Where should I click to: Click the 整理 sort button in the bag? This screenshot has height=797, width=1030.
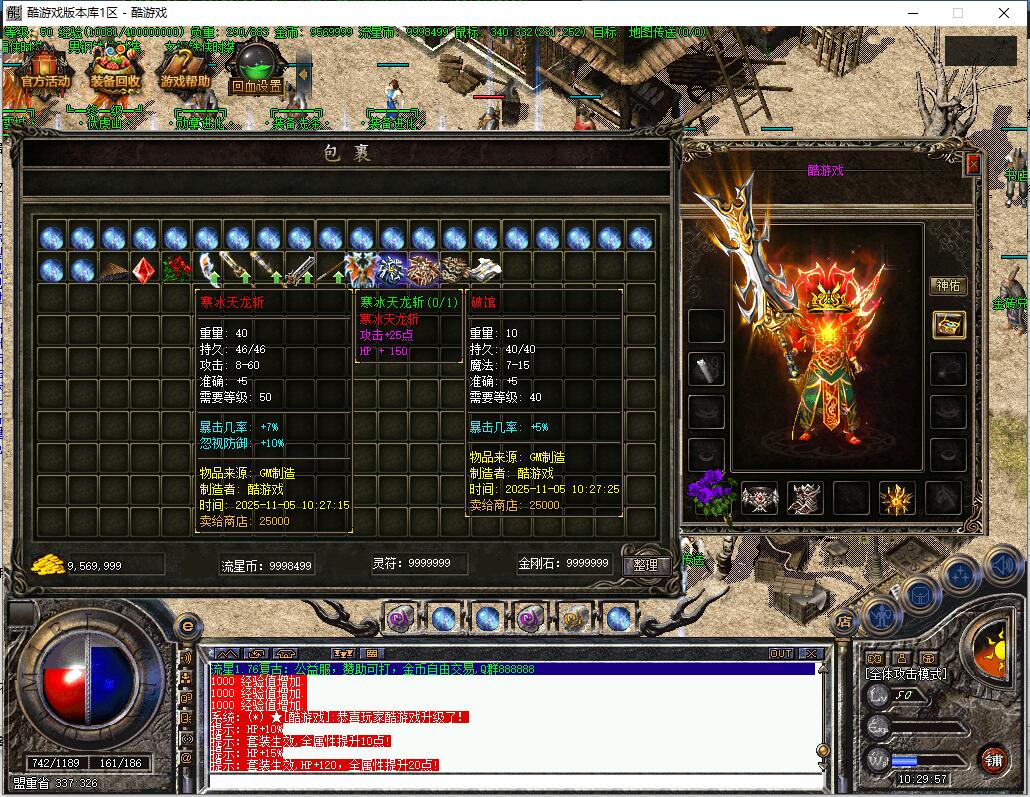point(646,565)
